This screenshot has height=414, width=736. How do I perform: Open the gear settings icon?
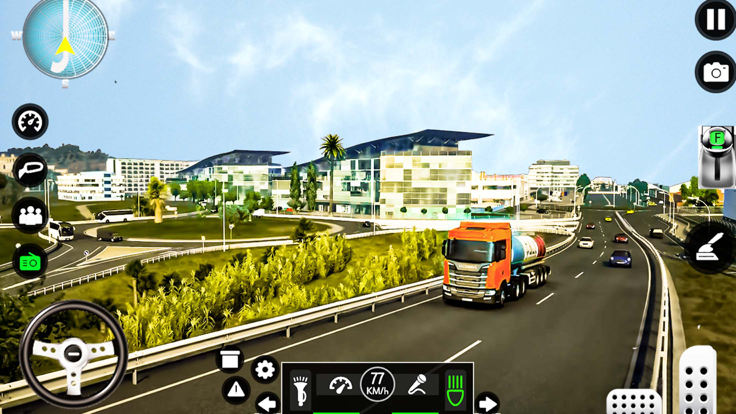(x=265, y=370)
